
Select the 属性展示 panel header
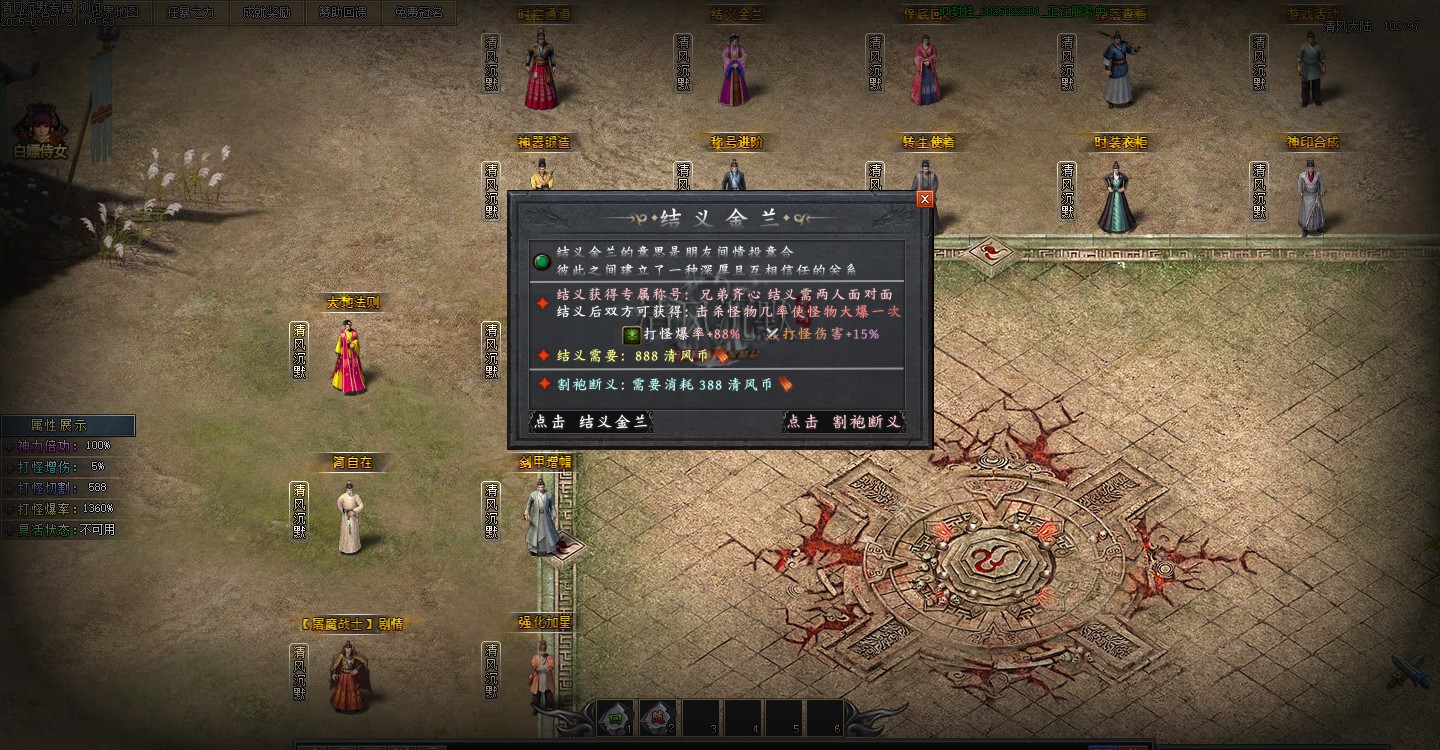click(x=67, y=425)
